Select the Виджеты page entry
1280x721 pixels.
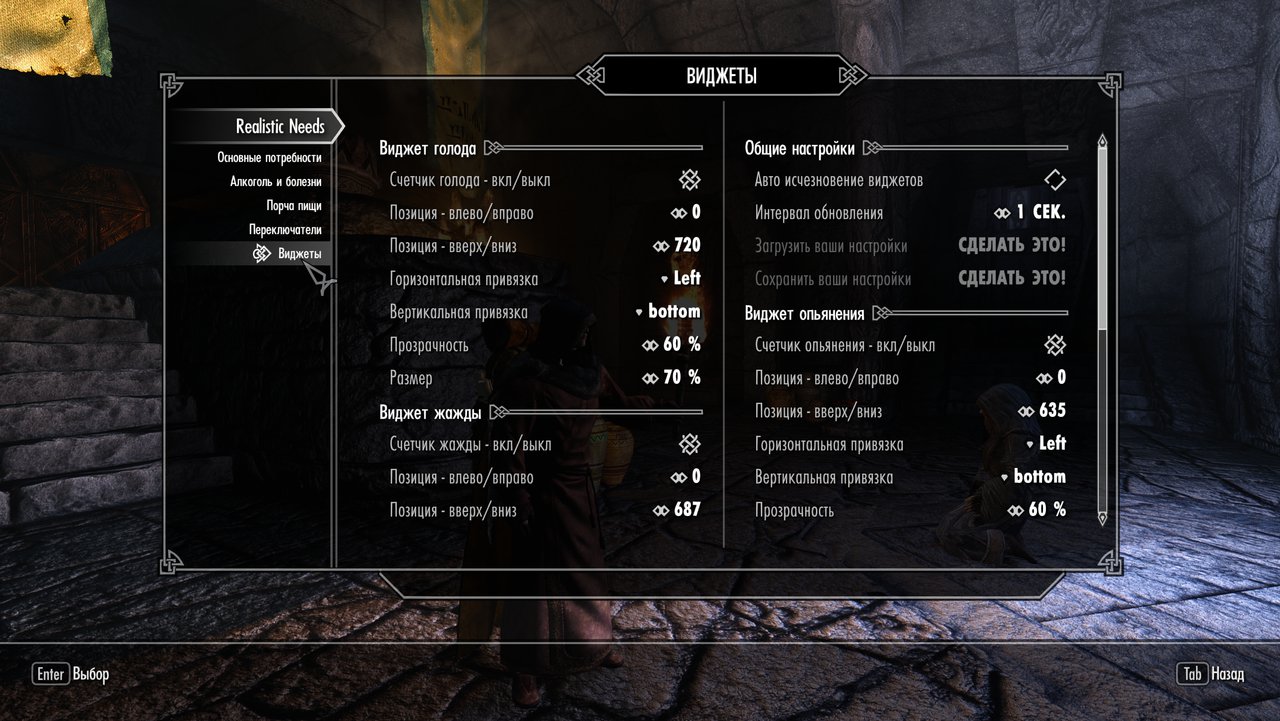click(x=299, y=254)
